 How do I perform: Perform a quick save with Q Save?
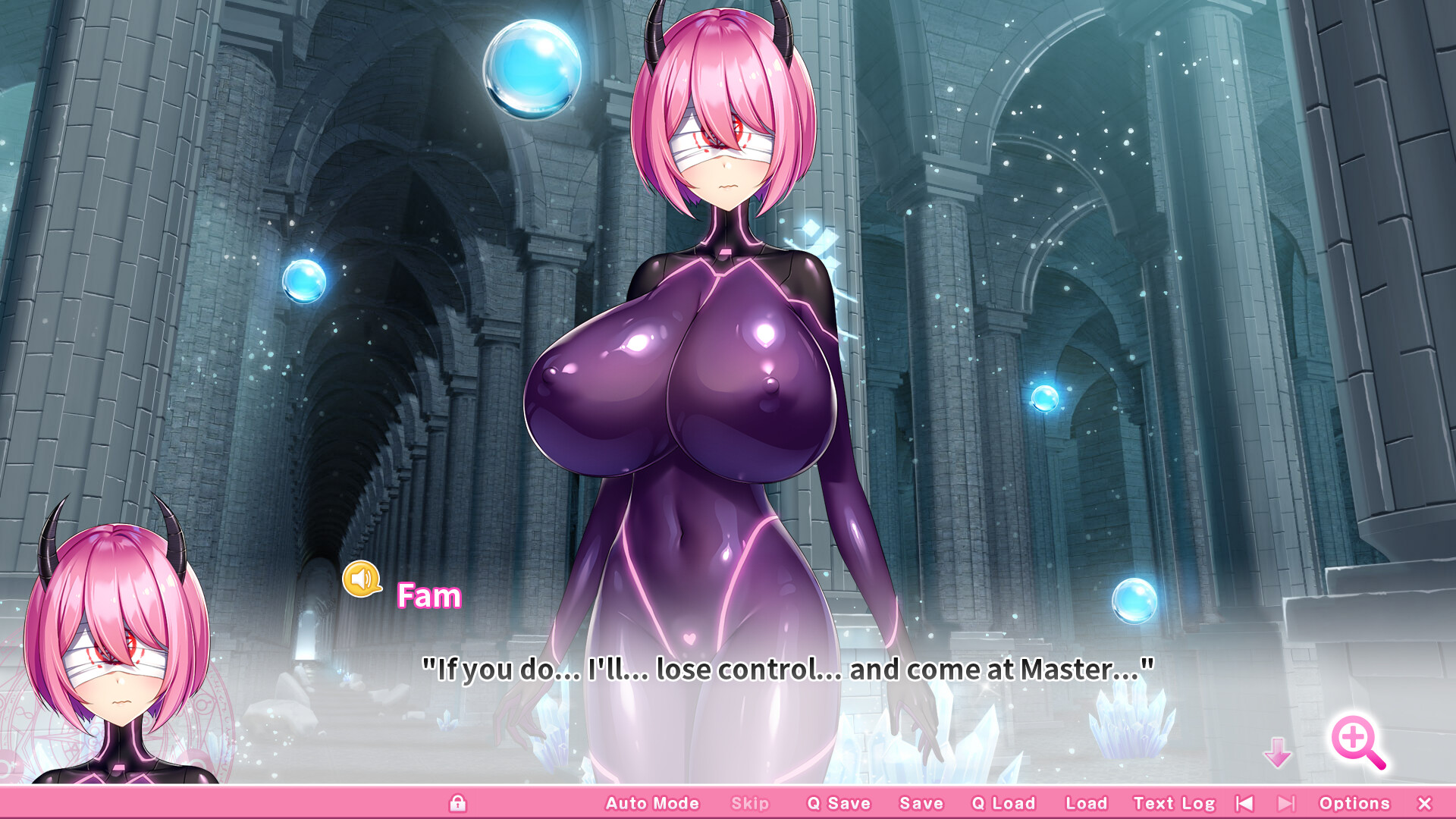click(x=839, y=803)
